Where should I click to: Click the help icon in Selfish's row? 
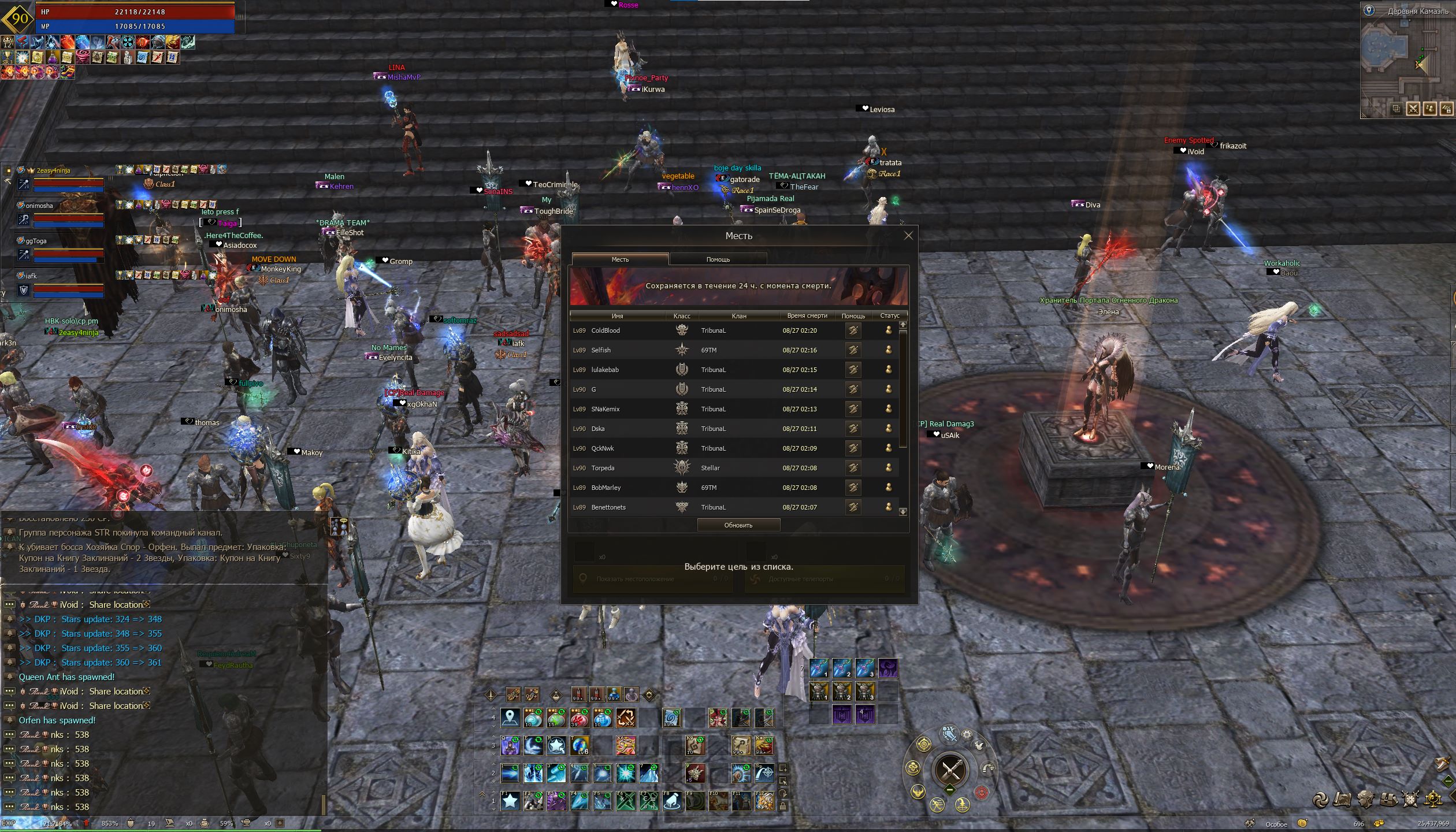pyautogui.click(x=853, y=350)
